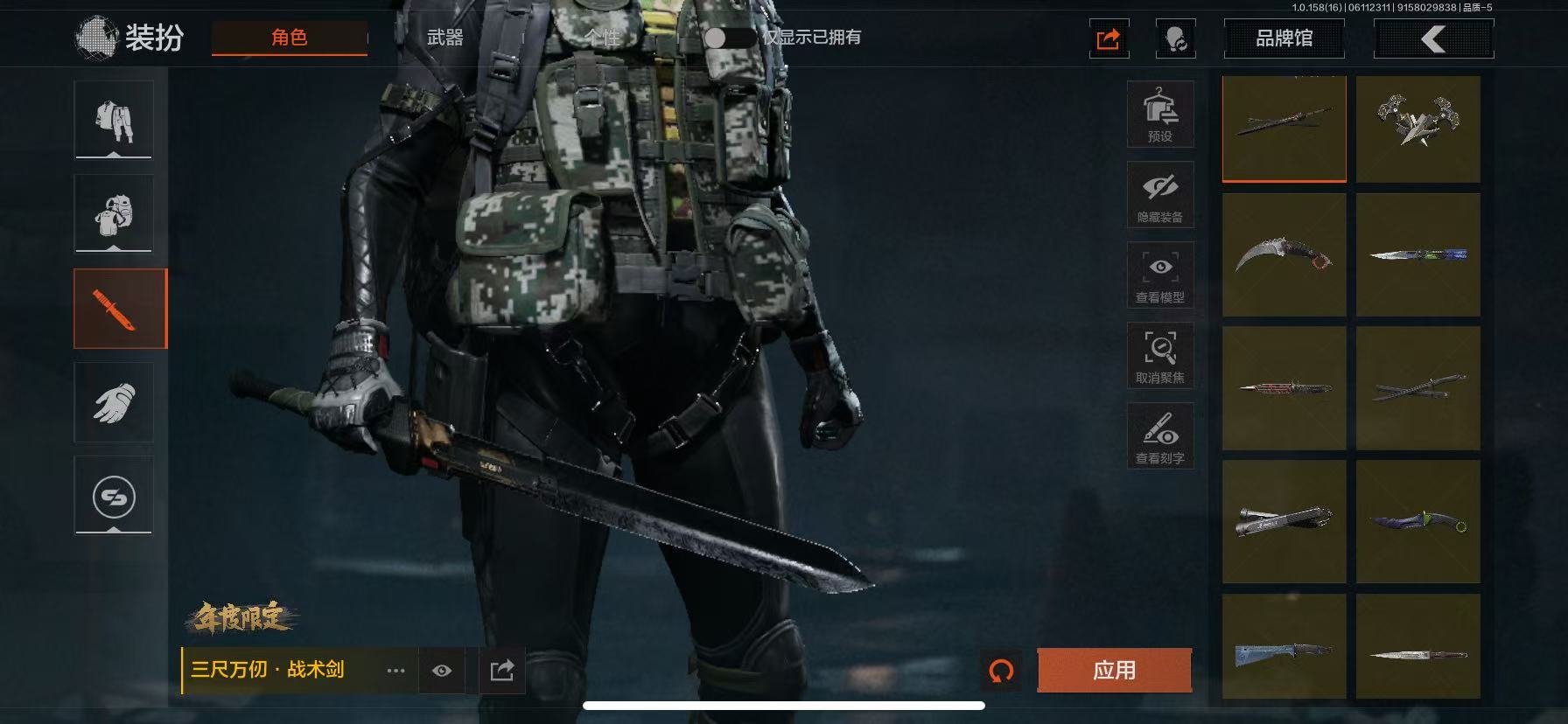Open 预设 presets
Image resolution: width=1568 pixels, height=724 pixels.
coord(1160,115)
